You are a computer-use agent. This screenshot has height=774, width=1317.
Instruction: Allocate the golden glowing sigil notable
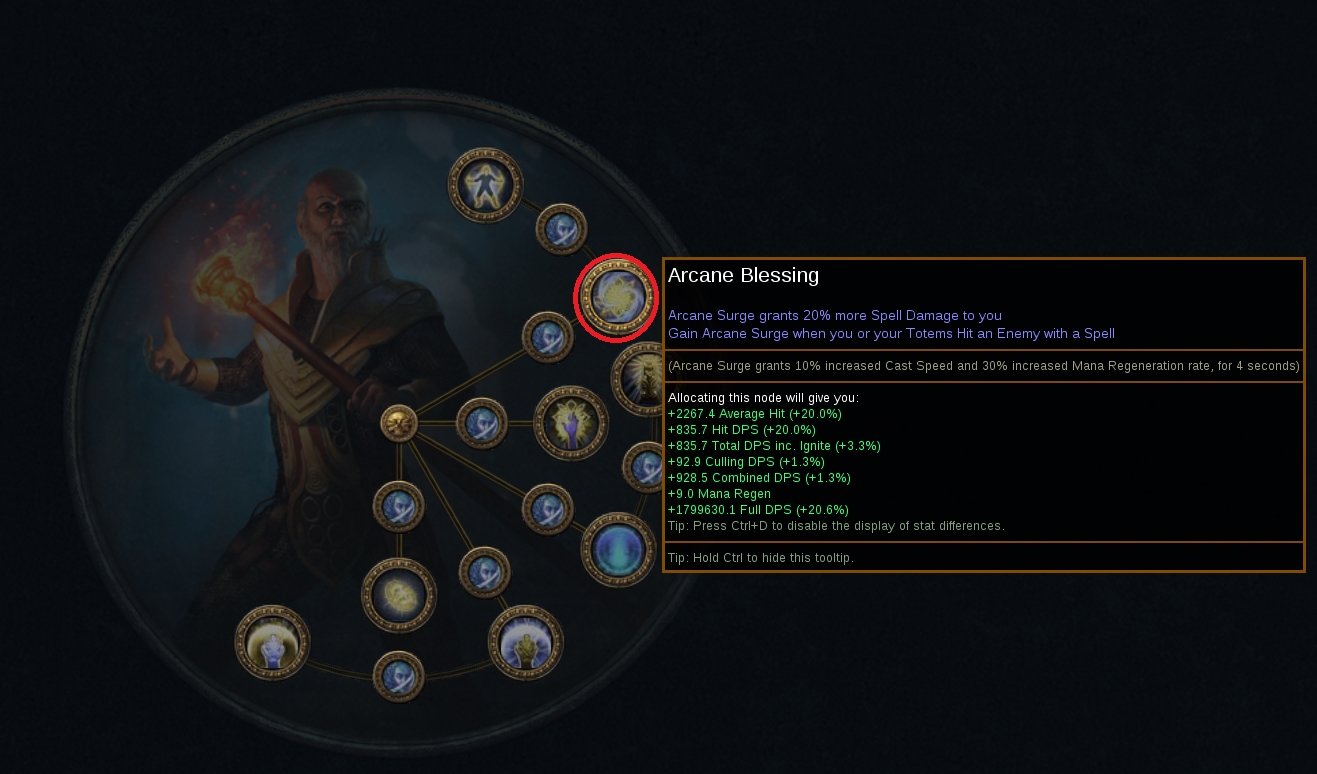coord(399,595)
